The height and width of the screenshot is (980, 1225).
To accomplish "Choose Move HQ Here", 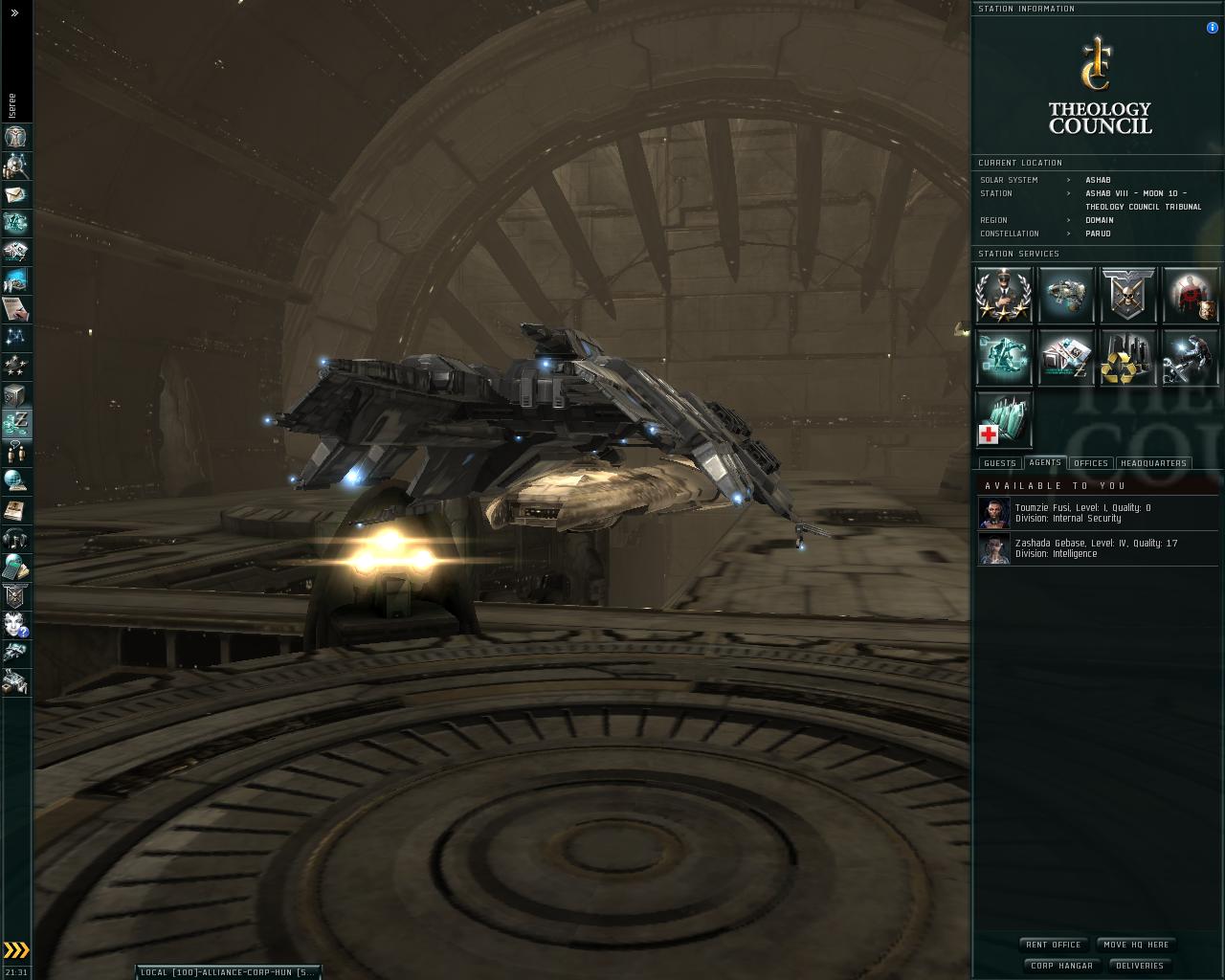I will [x=1136, y=945].
